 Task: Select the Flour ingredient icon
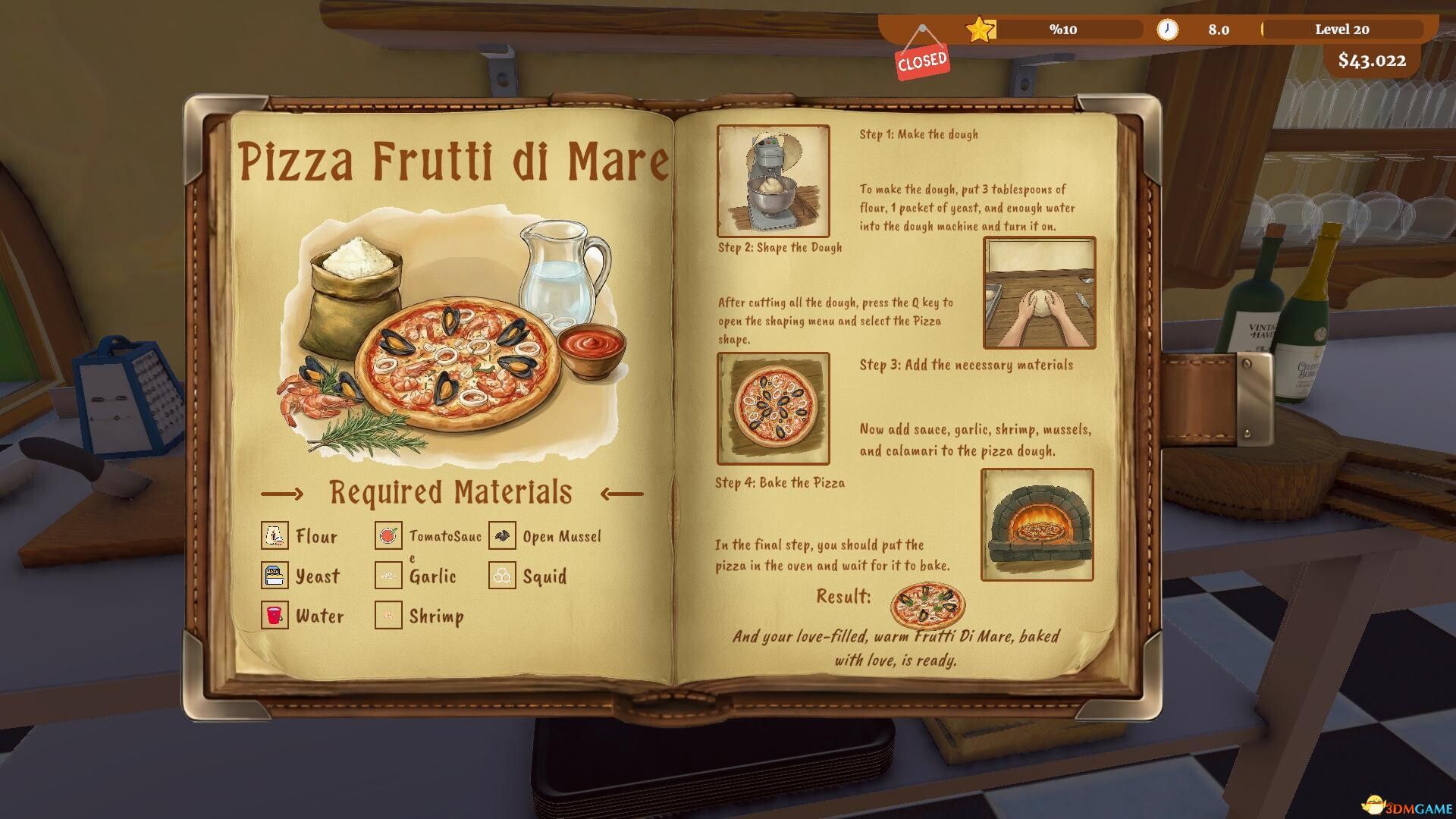[x=275, y=535]
